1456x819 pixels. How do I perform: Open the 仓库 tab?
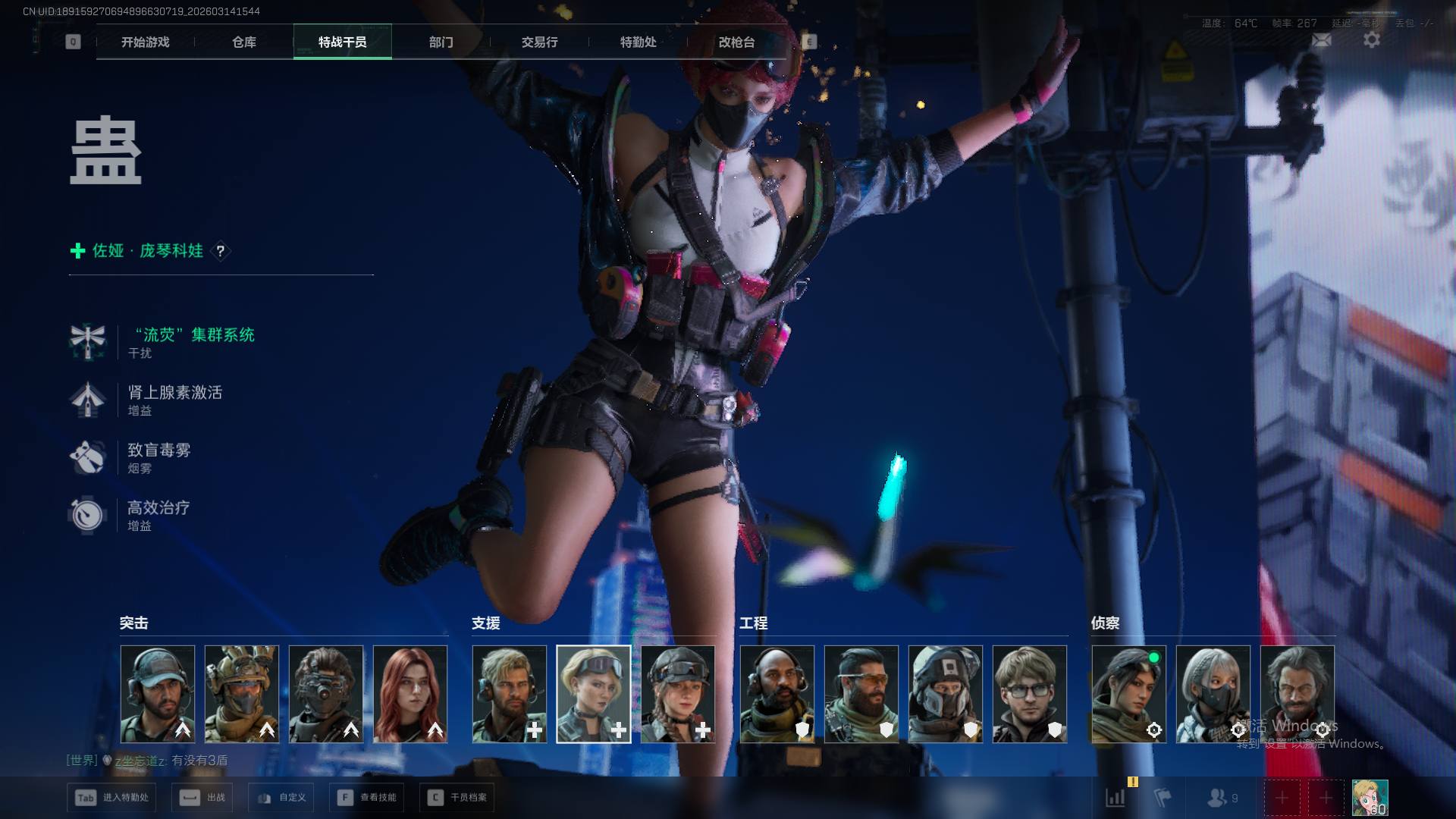coord(243,42)
